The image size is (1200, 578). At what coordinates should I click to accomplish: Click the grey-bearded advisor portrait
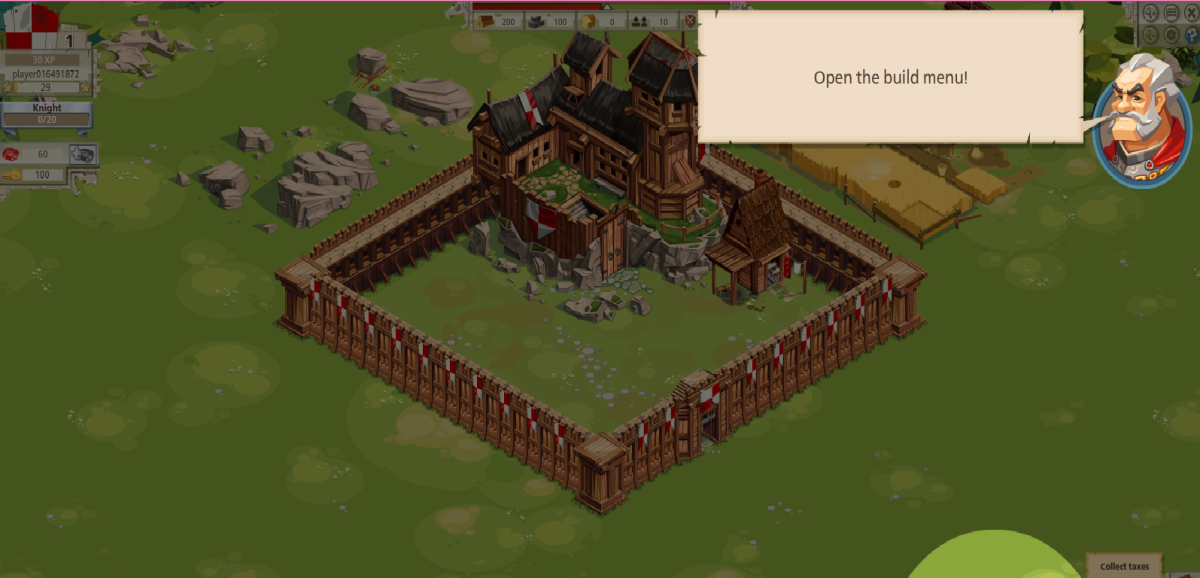pyautogui.click(x=1139, y=118)
